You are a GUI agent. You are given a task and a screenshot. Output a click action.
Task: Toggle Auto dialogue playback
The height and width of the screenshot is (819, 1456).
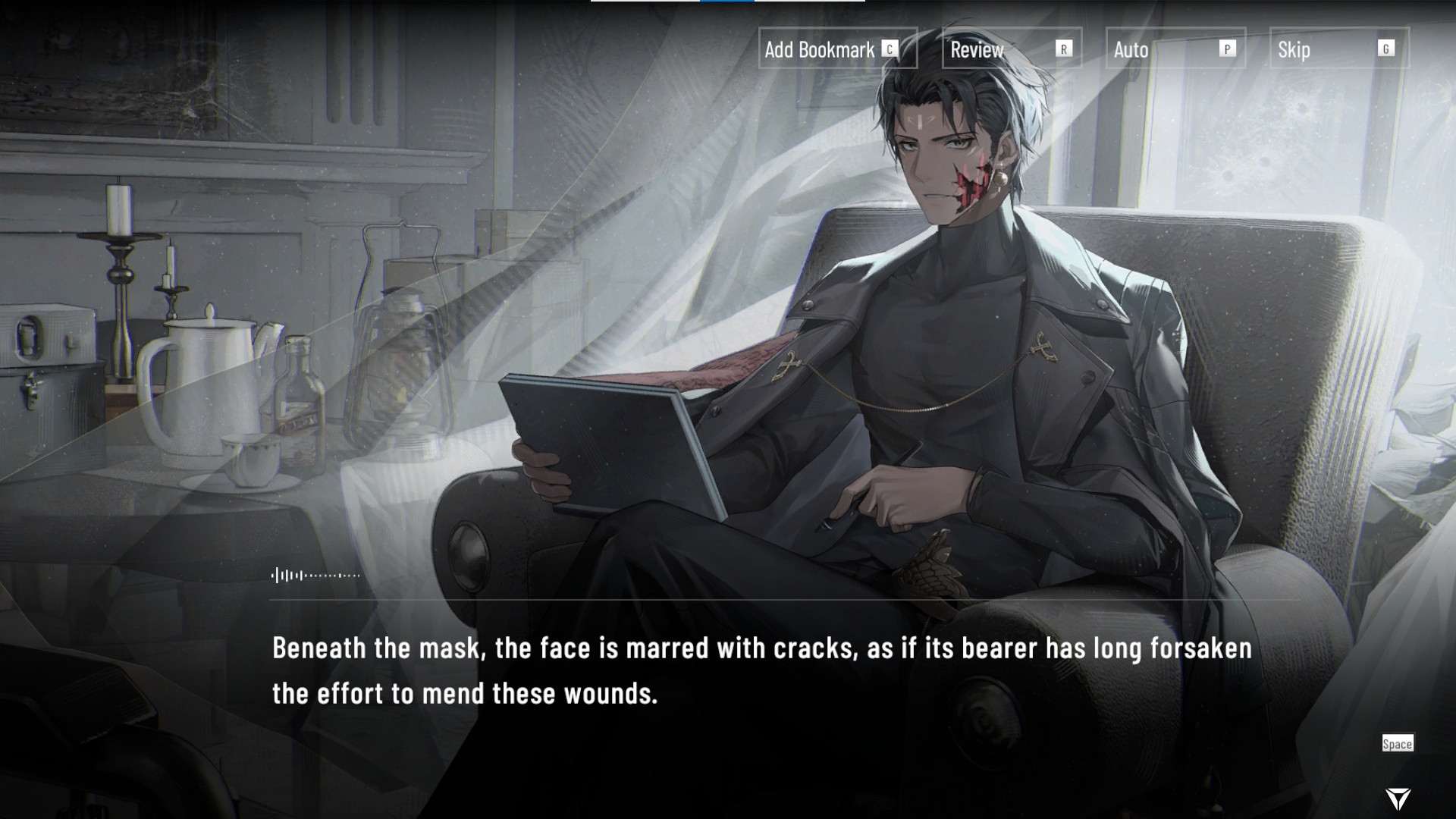tap(1175, 49)
